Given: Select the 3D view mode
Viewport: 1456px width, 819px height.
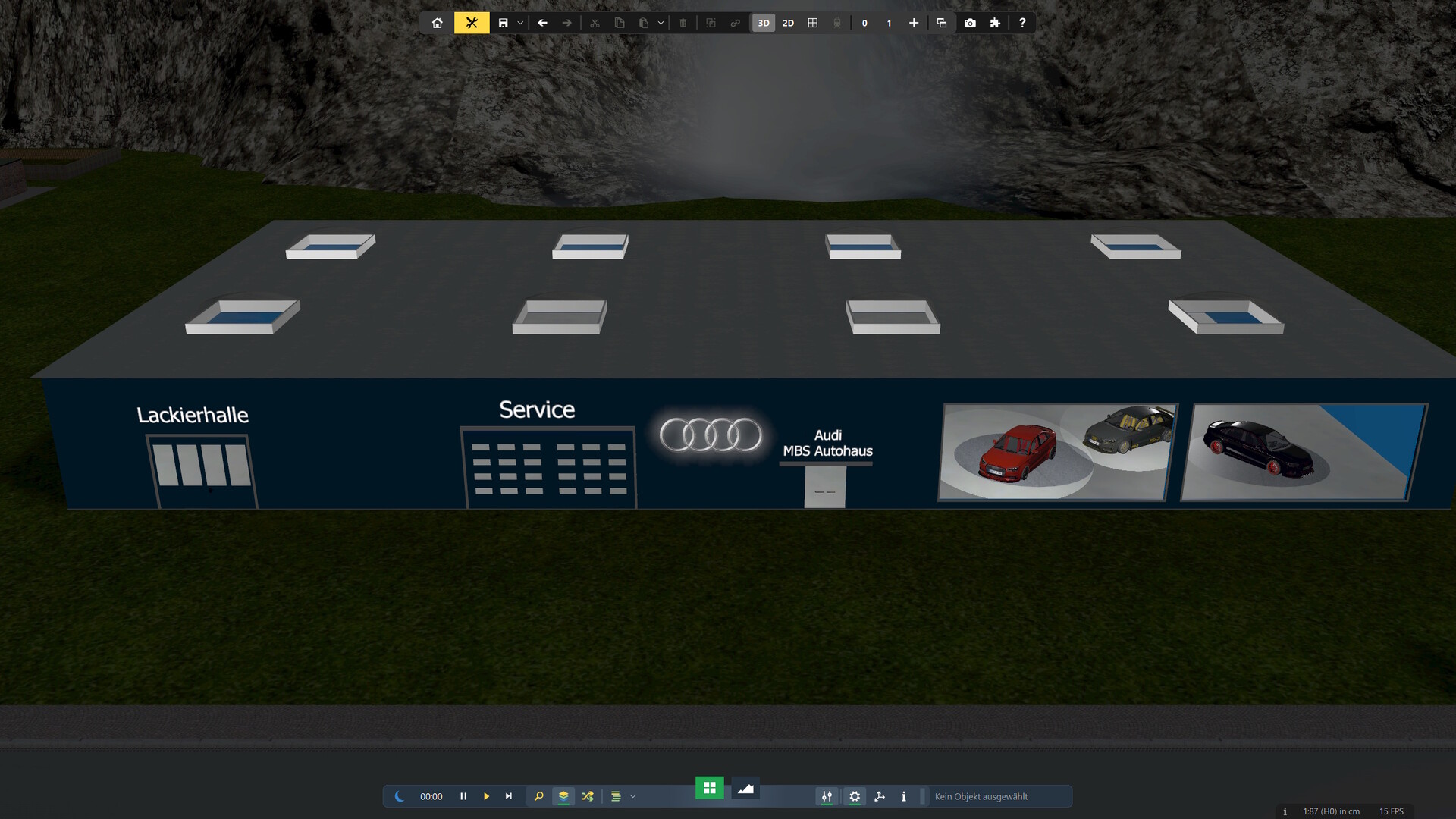Looking at the screenshot, I should [764, 23].
